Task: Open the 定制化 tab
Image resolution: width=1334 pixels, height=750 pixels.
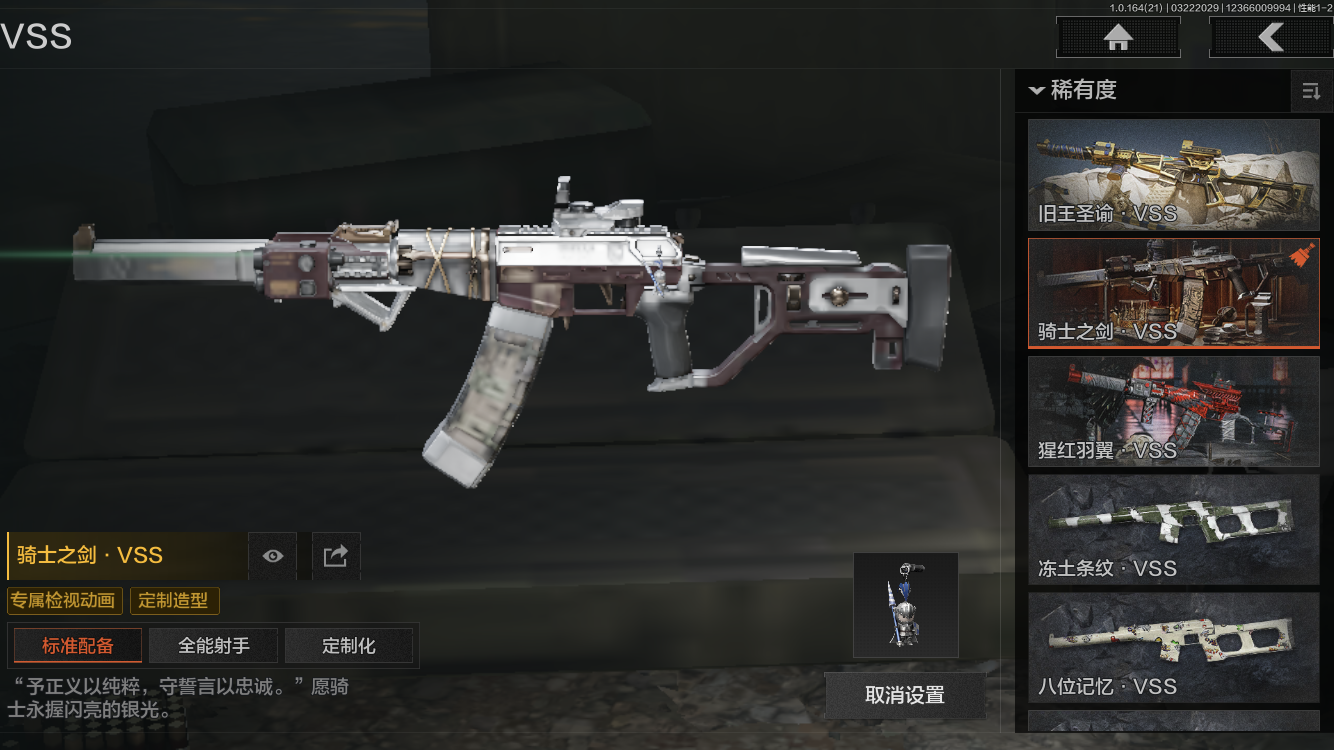Action: pos(349,646)
